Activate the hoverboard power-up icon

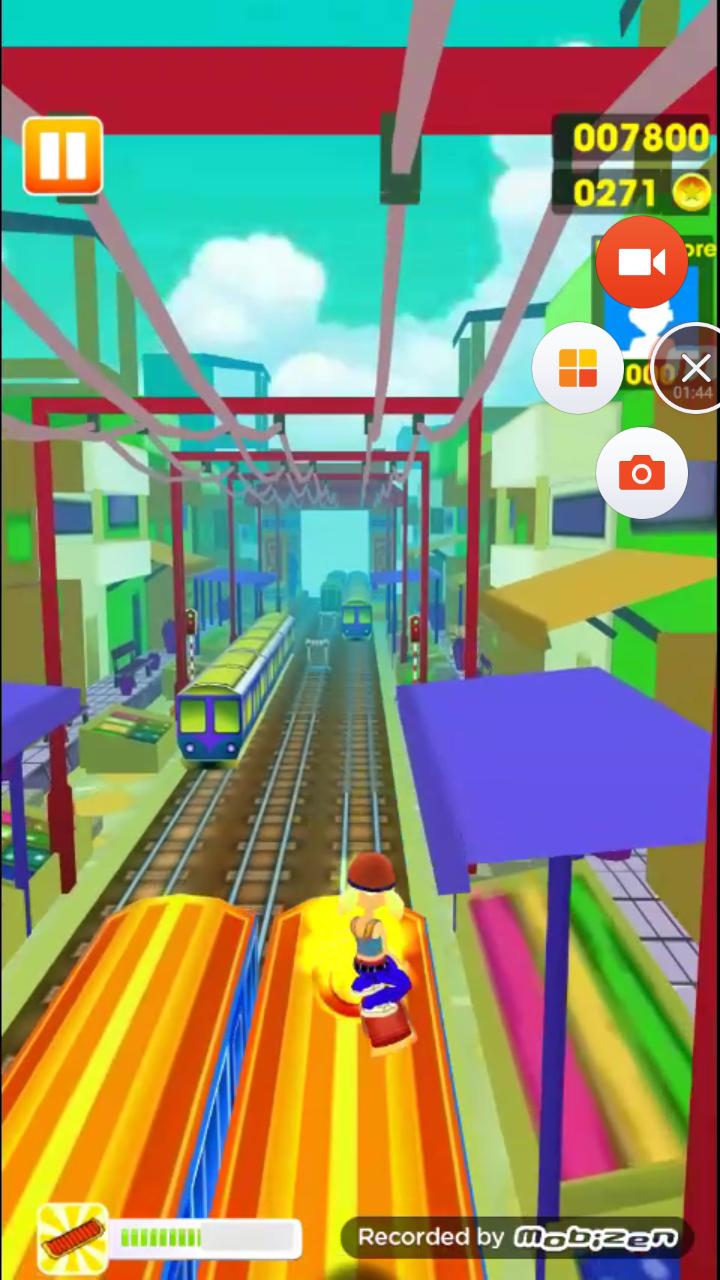[x=72, y=1238]
